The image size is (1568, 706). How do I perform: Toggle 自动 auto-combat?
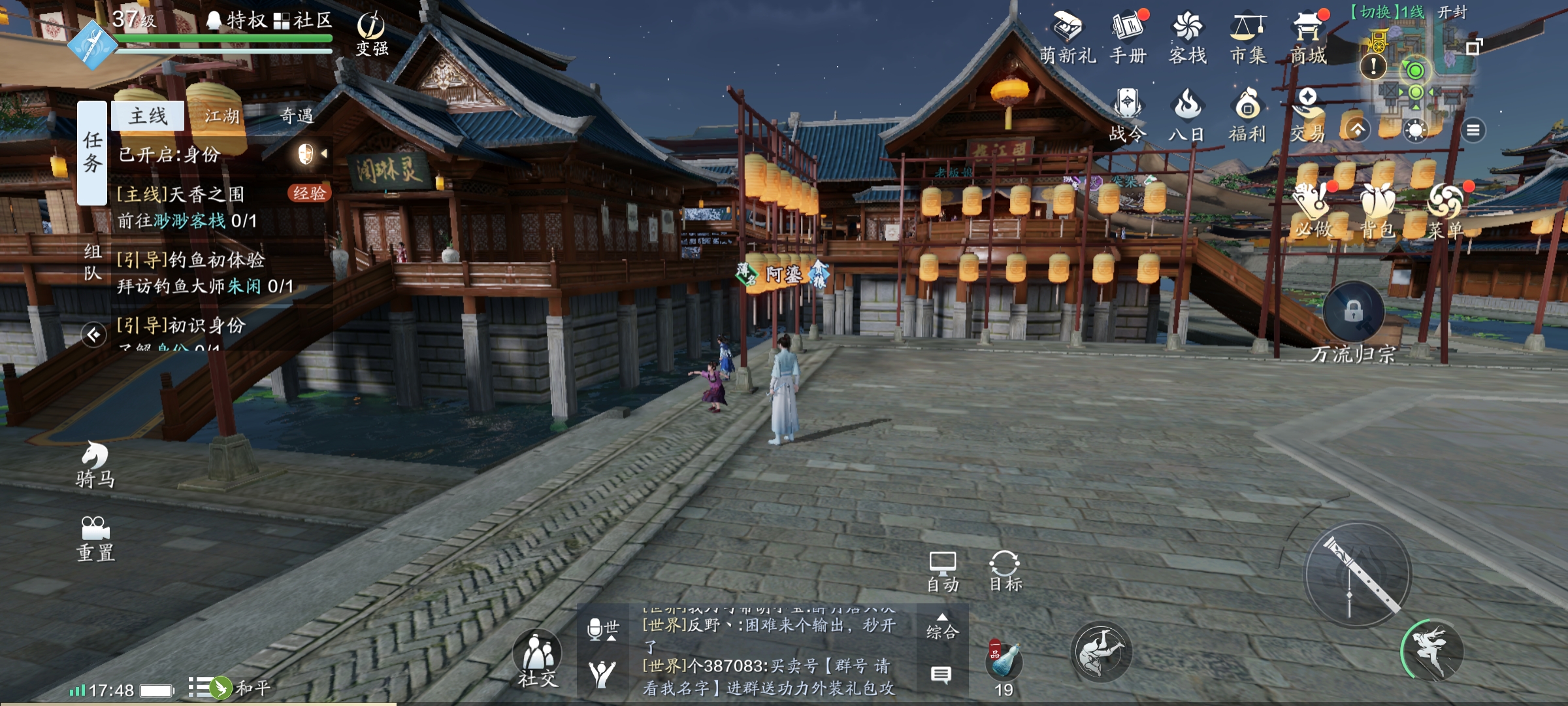point(942,571)
